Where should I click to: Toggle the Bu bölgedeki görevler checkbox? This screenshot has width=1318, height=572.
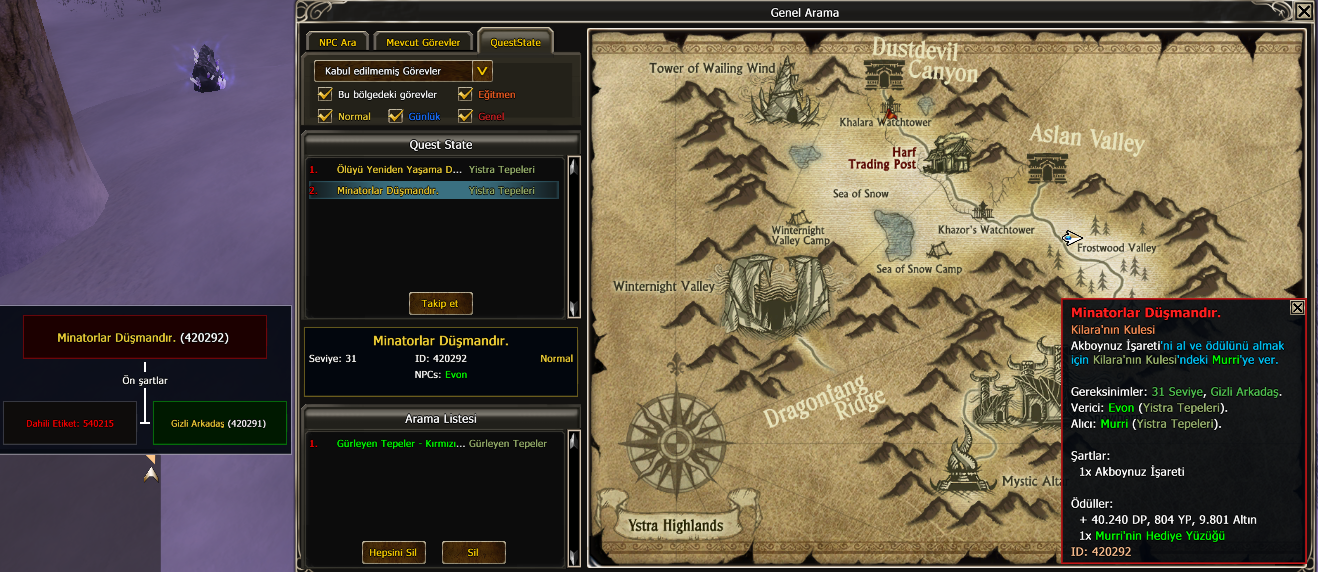click(325, 95)
